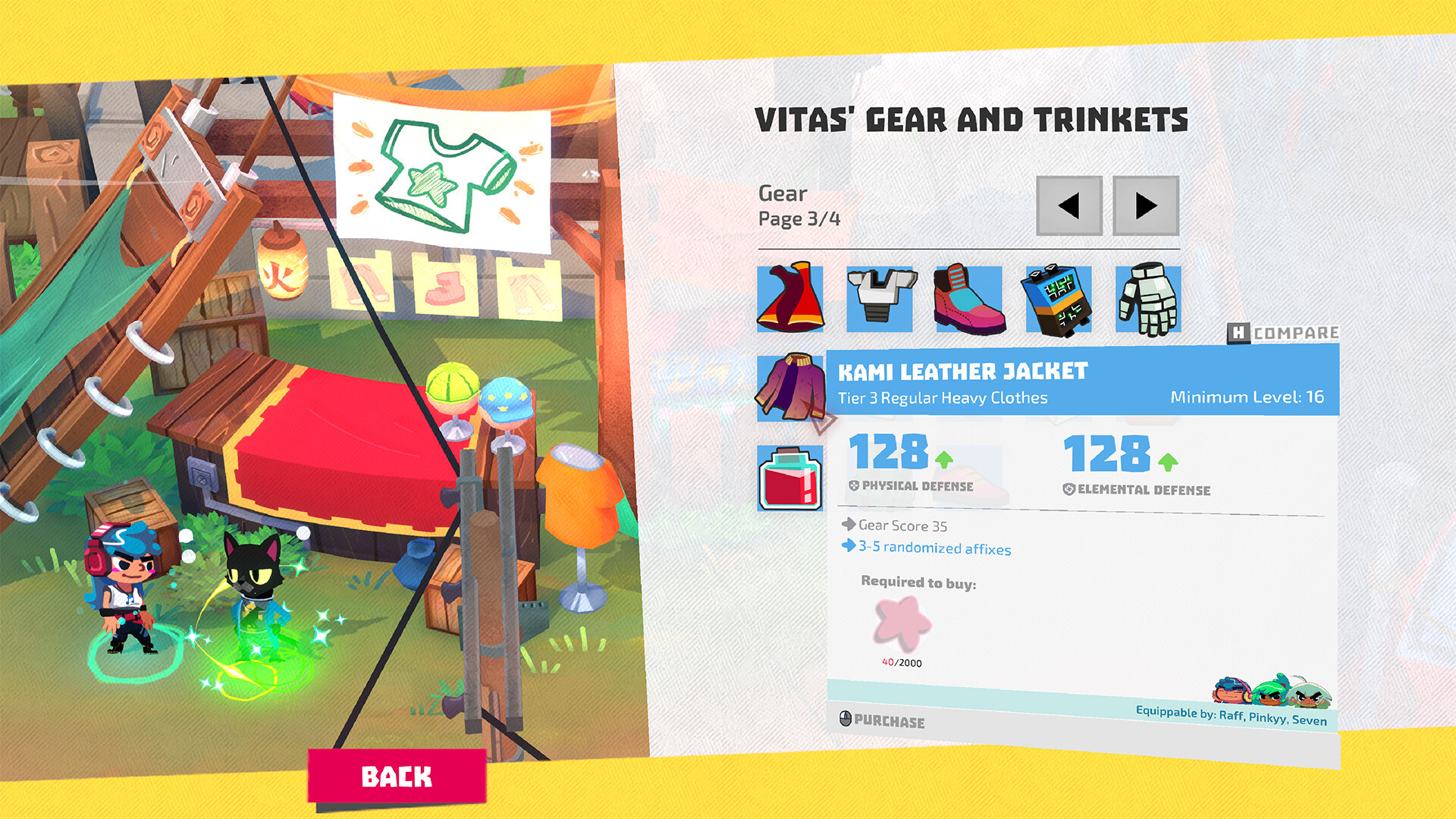
Task: Click the Kami Leather Jacket item icon
Action: point(790,389)
